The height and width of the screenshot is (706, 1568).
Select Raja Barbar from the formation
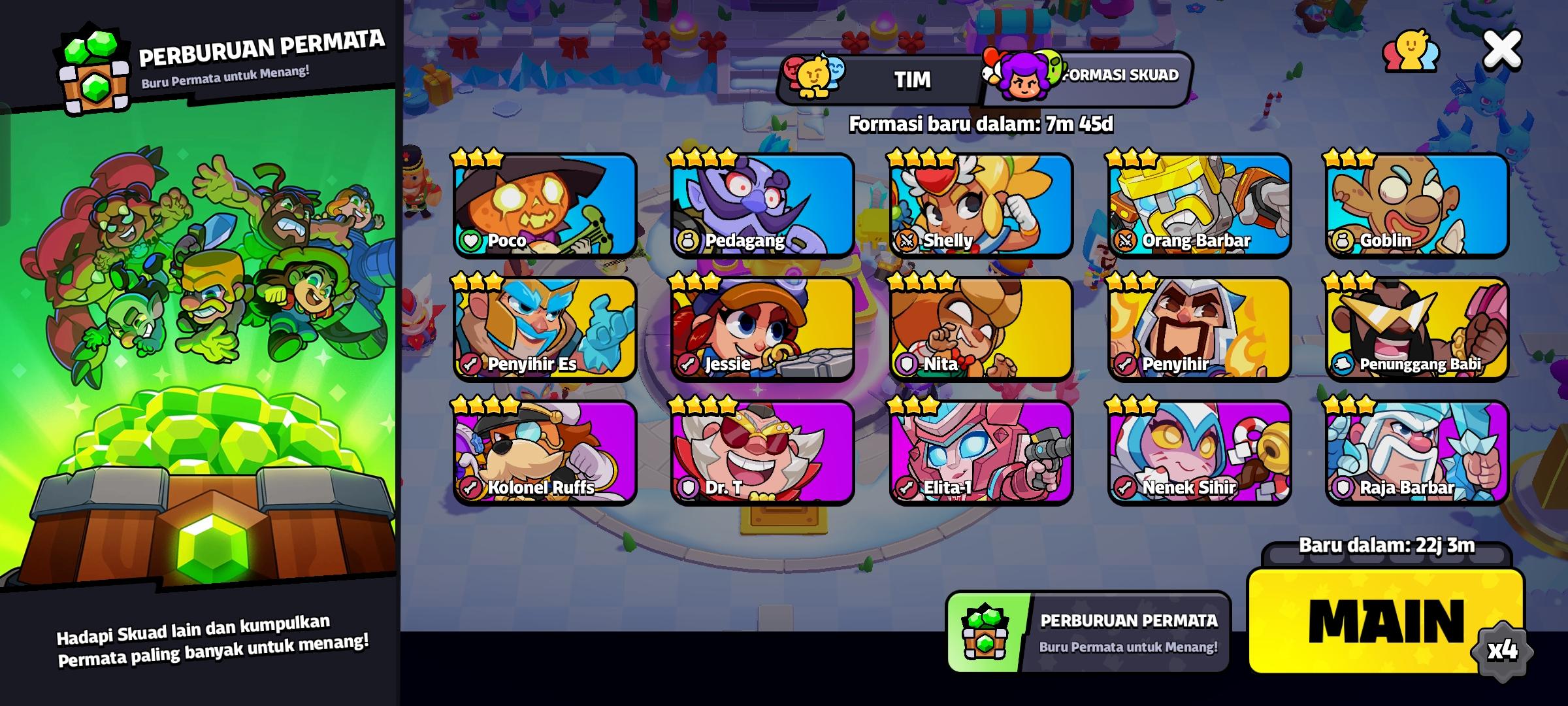click(1414, 453)
